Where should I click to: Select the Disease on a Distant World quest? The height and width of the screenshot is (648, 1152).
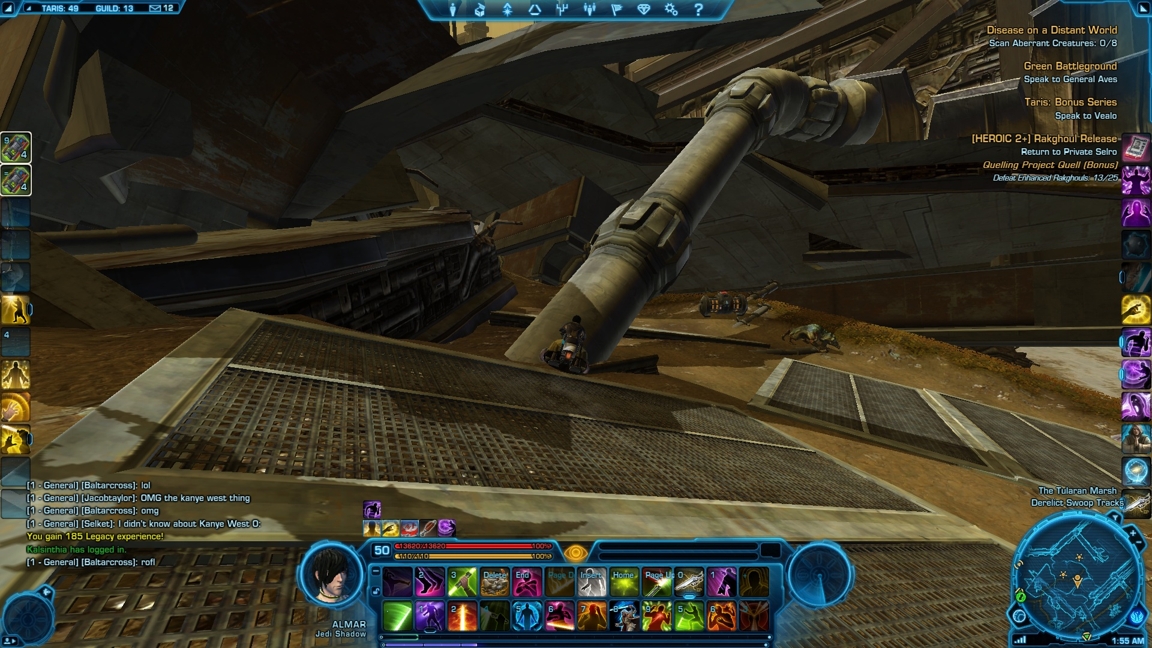coord(1051,30)
